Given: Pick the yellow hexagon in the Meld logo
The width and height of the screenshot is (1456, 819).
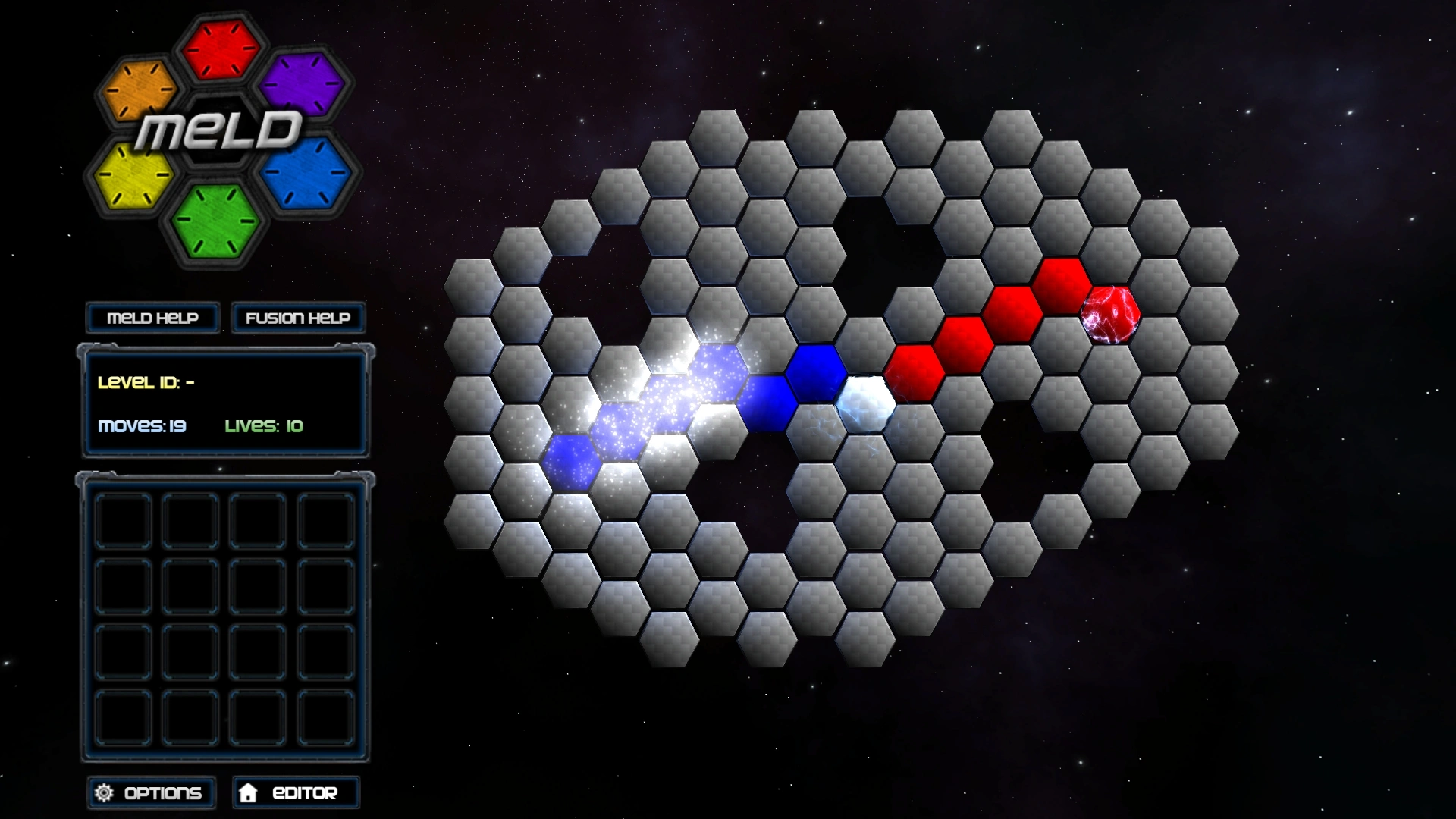Looking at the screenshot, I should (133, 176).
